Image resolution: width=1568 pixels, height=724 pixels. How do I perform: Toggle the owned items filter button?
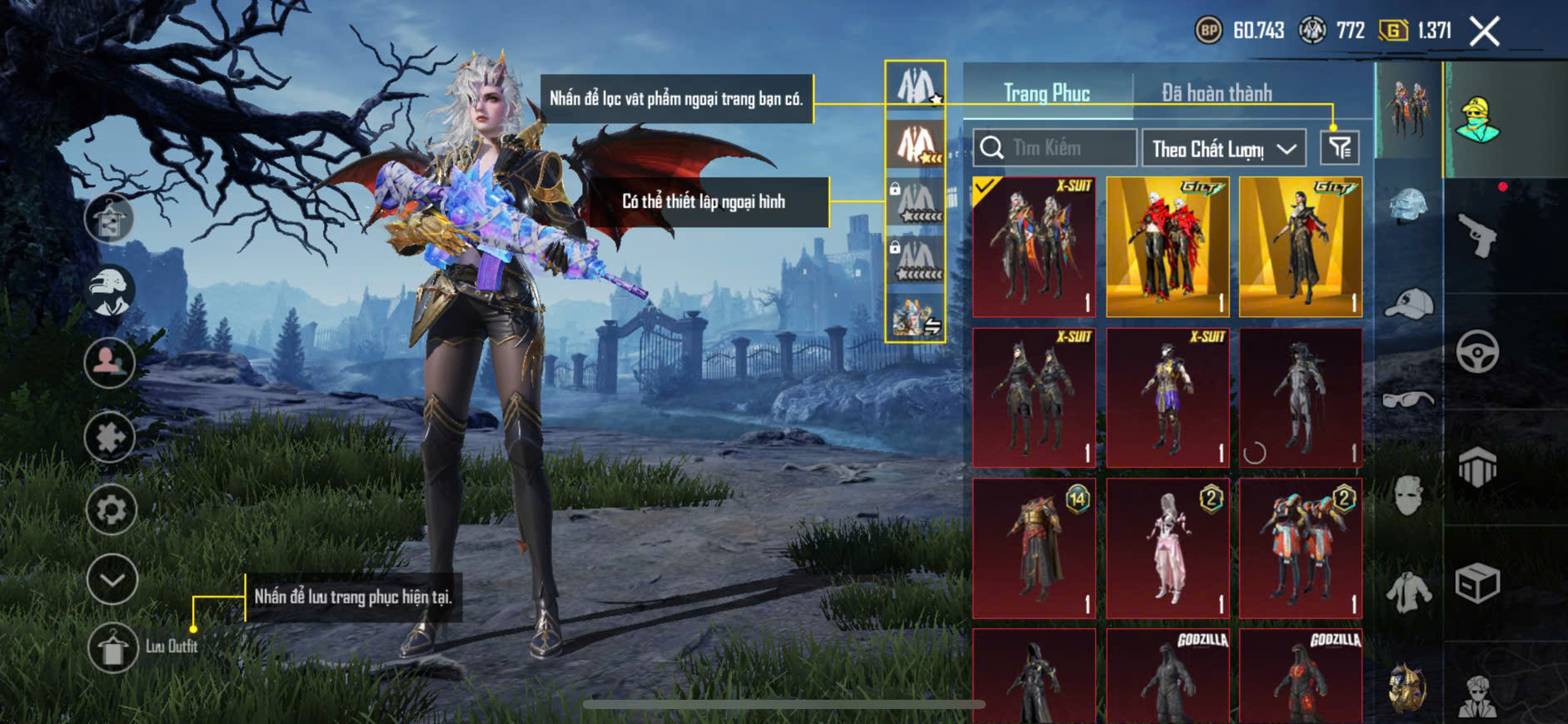(1340, 148)
